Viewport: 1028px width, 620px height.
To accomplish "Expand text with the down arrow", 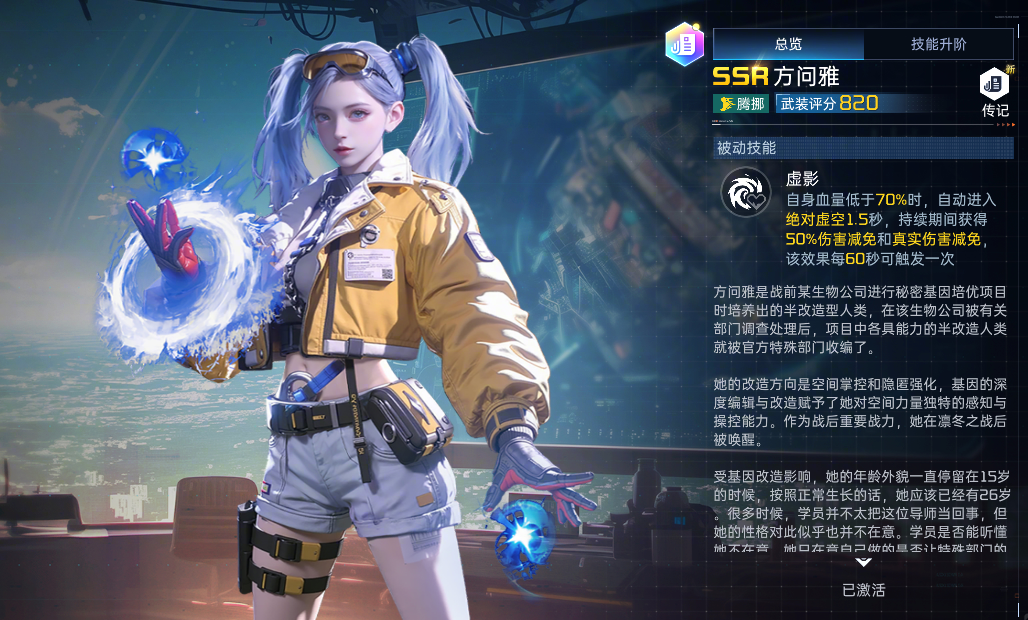I will pyautogui.click(x=863, y=562).
